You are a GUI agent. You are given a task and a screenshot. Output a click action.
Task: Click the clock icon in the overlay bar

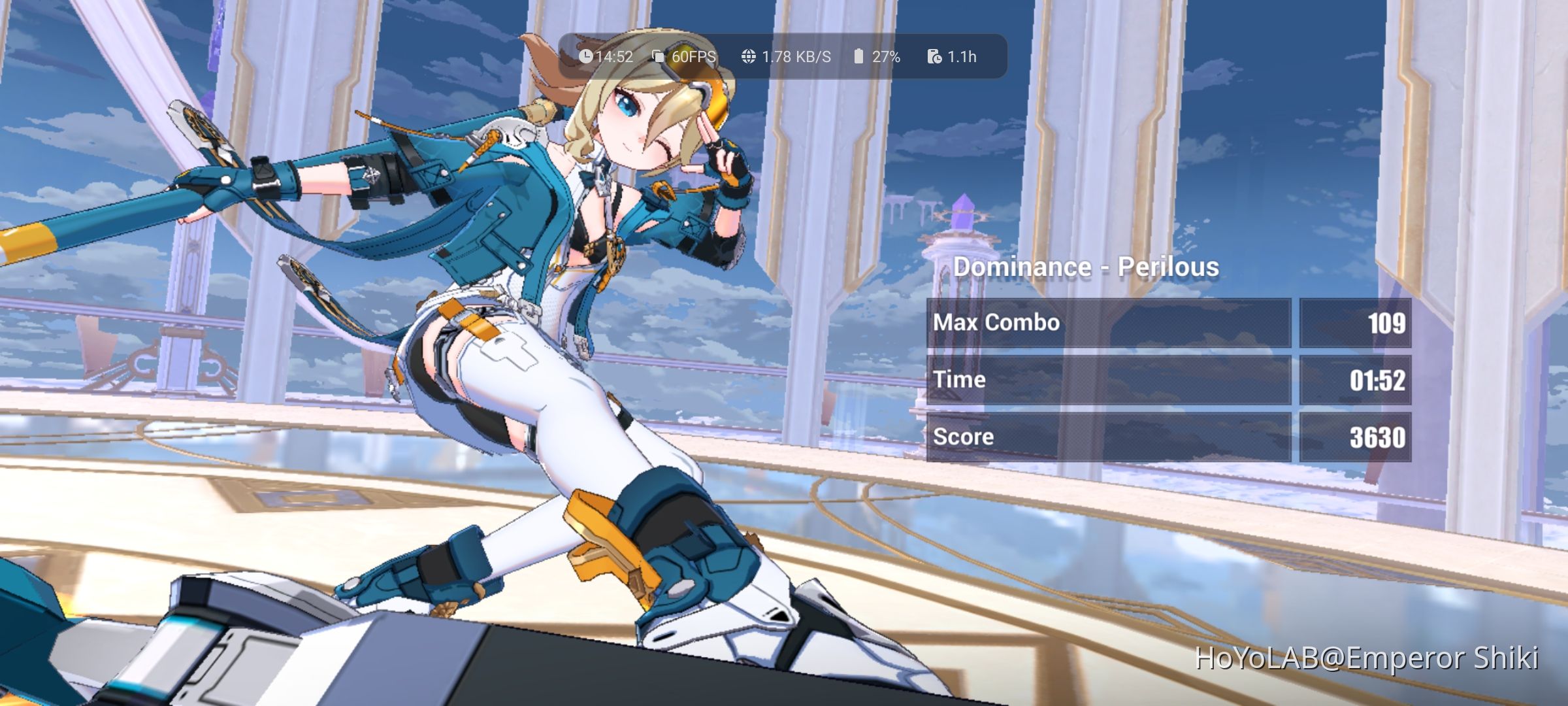click(x=587, y=56)
